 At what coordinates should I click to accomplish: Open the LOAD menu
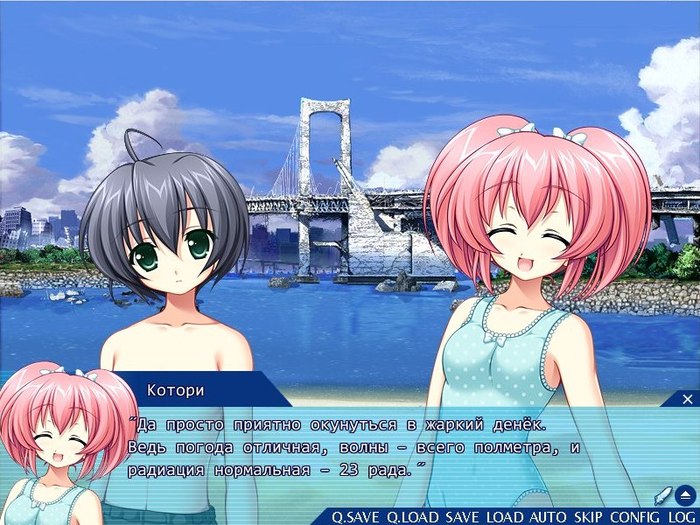point(505,516)
